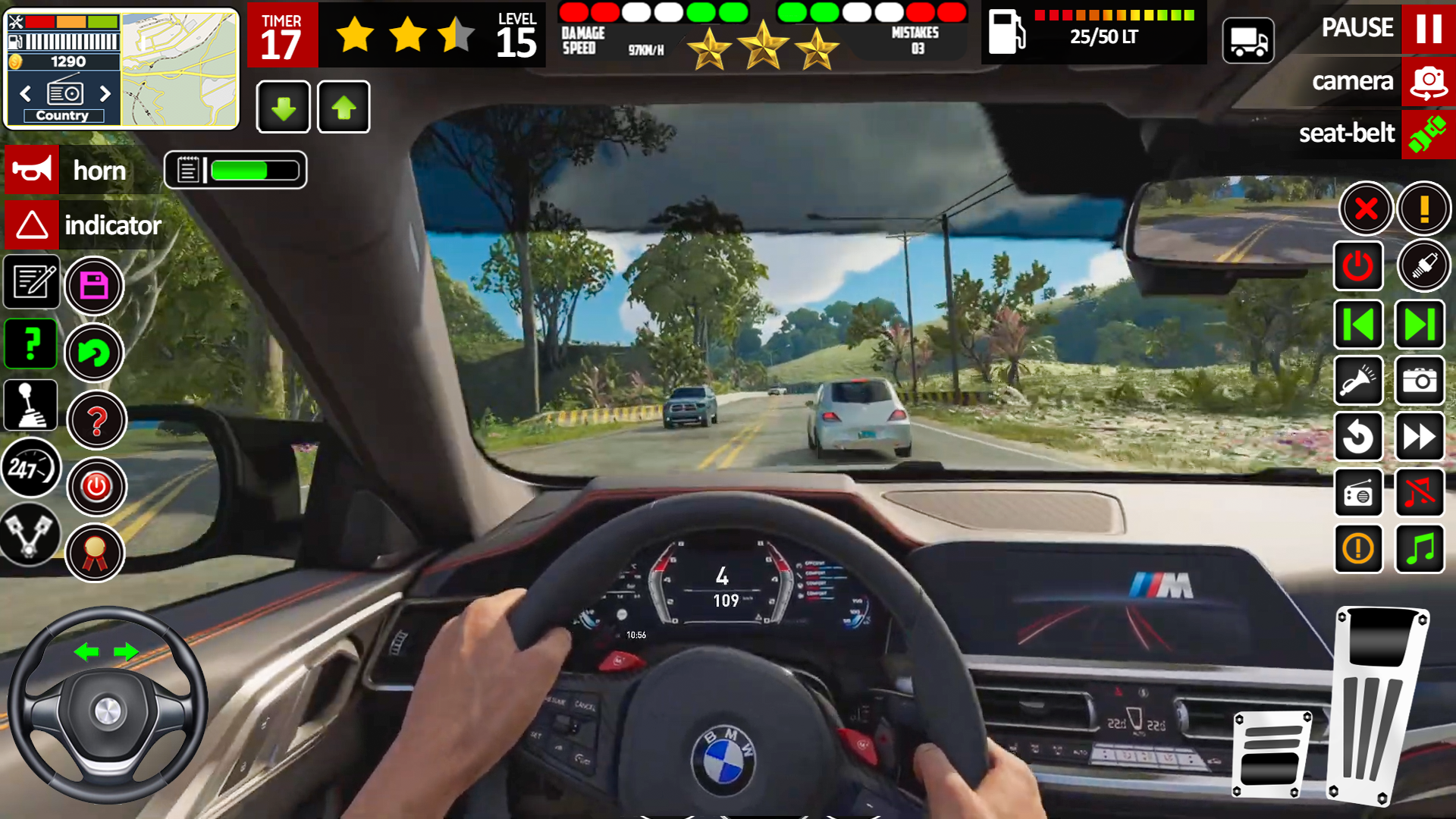Step on the brake pedal

1272,754
